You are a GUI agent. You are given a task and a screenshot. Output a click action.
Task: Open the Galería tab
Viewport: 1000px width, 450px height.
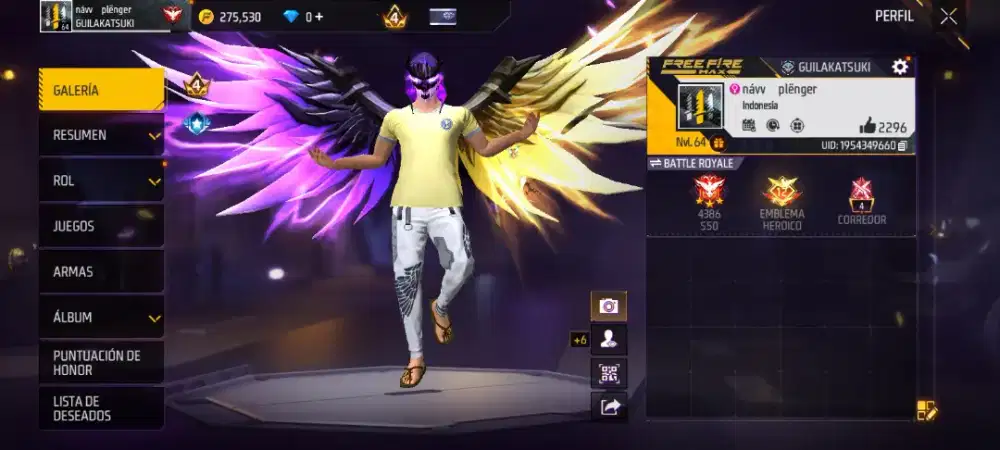pyautogui.click(x=101, y=90)
